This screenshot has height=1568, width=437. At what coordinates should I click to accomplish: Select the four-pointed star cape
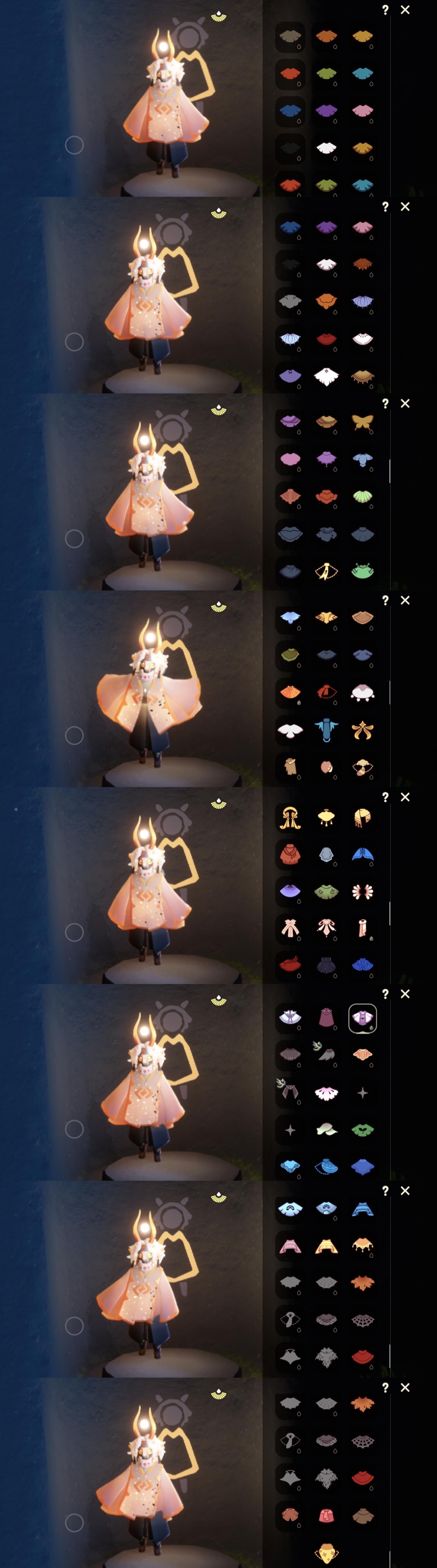[363, 1093]
